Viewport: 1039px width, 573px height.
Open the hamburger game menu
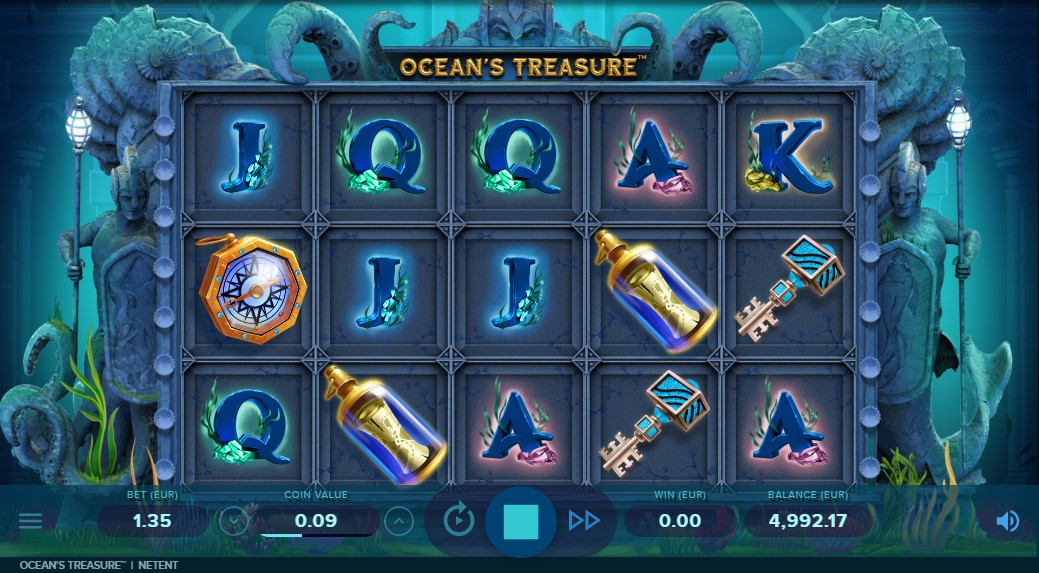click(x=31, y=521)
